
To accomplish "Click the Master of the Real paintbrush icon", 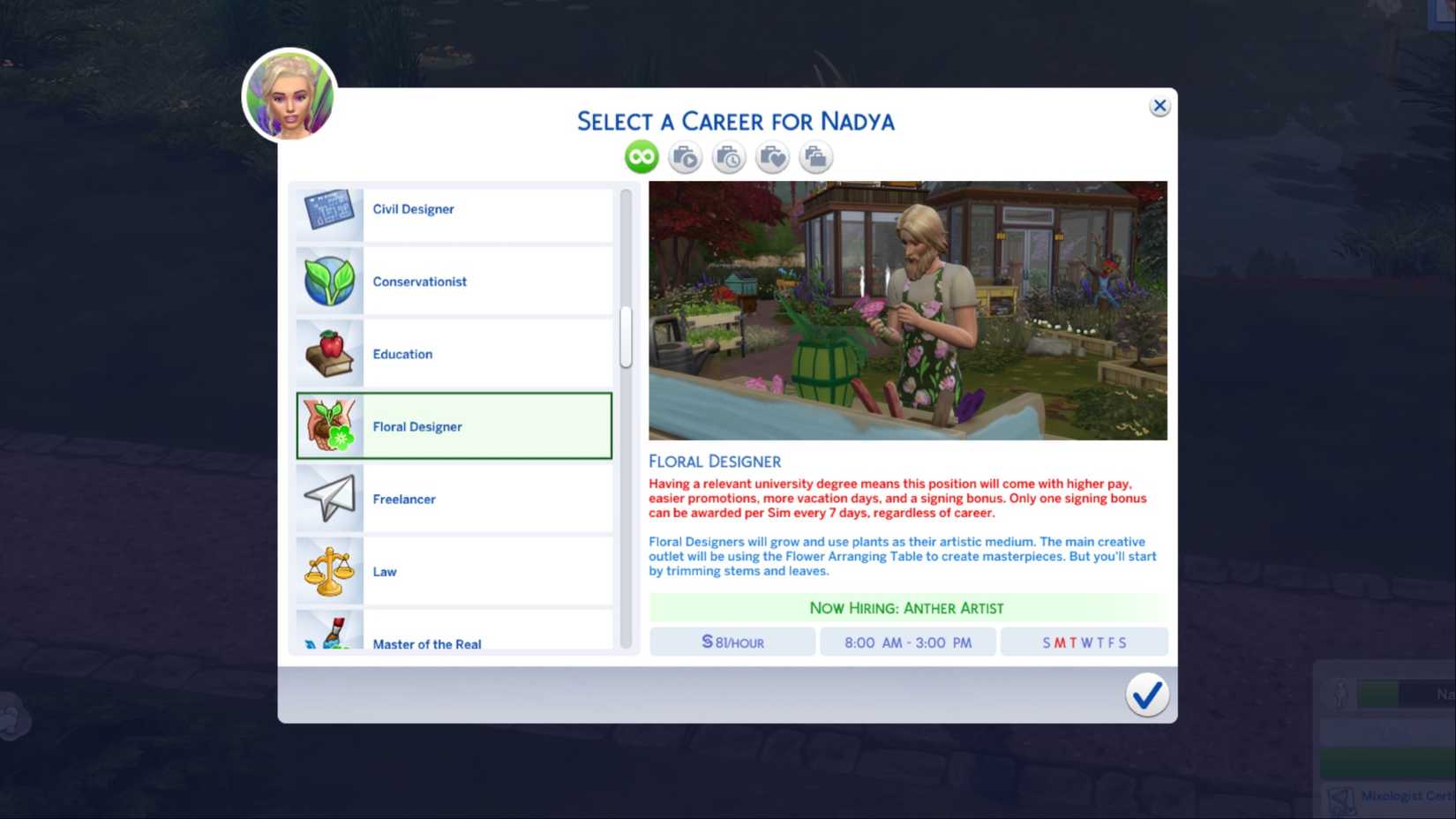I will (x=327, y=634).
